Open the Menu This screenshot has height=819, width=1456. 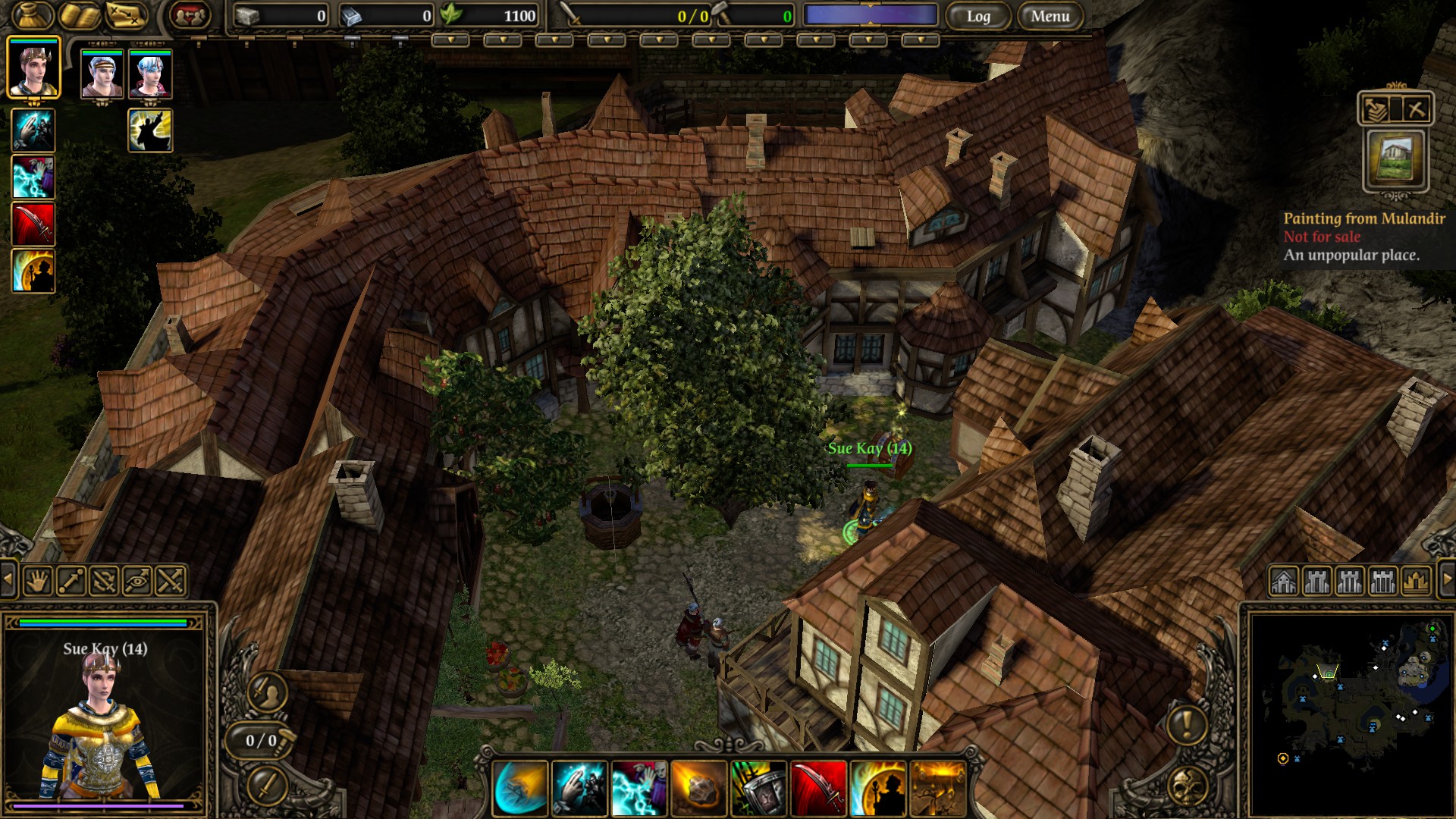[1050, 16]
